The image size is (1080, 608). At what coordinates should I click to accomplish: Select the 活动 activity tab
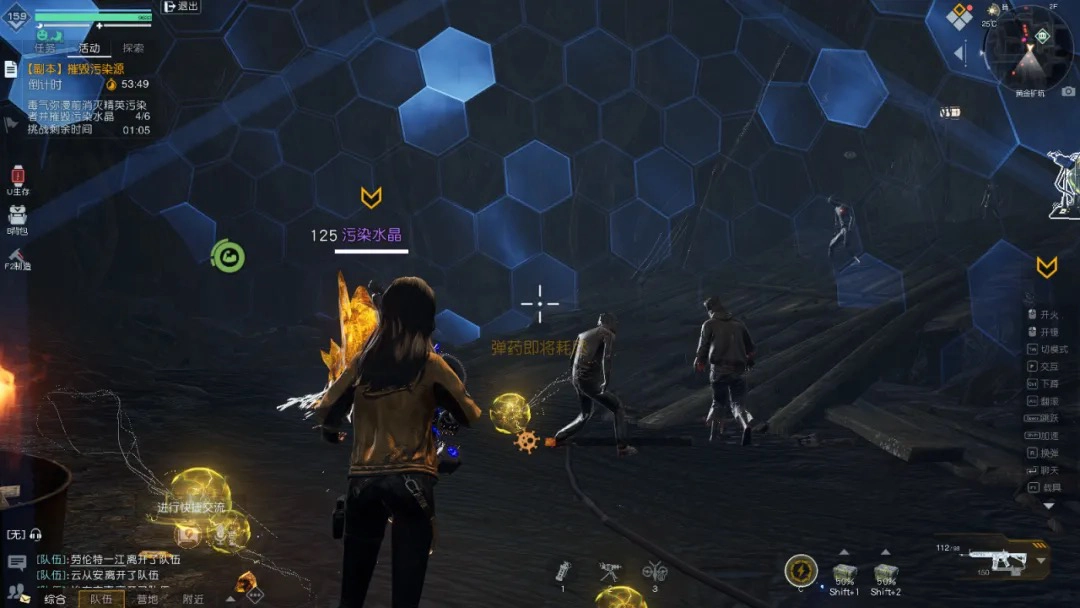coord(89,48)
